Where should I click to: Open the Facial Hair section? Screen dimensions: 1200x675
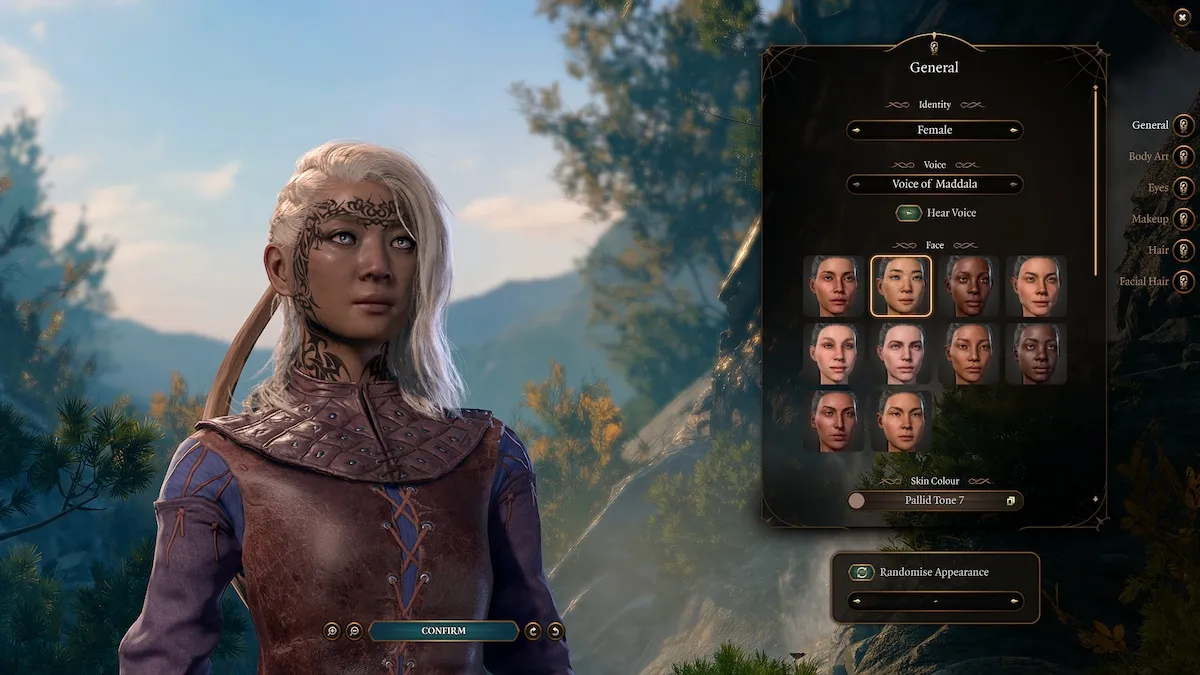(1184, 281)
